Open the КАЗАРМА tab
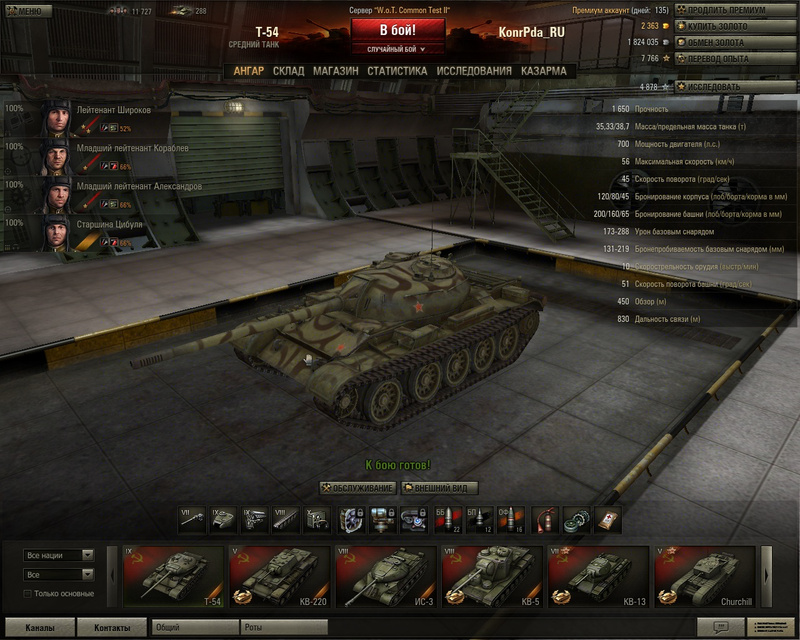Screen dimensions: 800x640 point(543,71)
